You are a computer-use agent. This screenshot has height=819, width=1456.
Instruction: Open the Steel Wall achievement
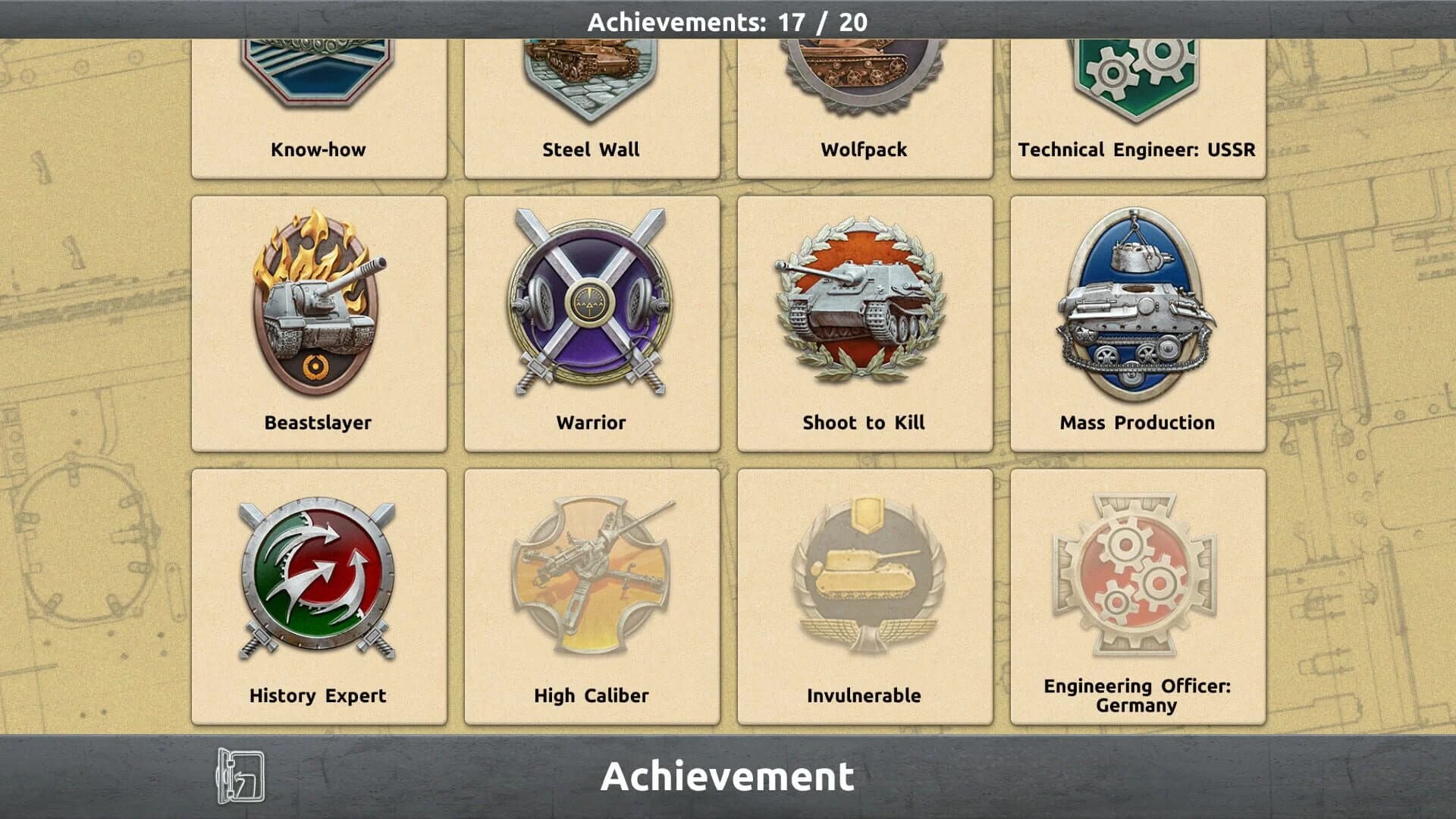pyautogui.click(x=591, y=83)
